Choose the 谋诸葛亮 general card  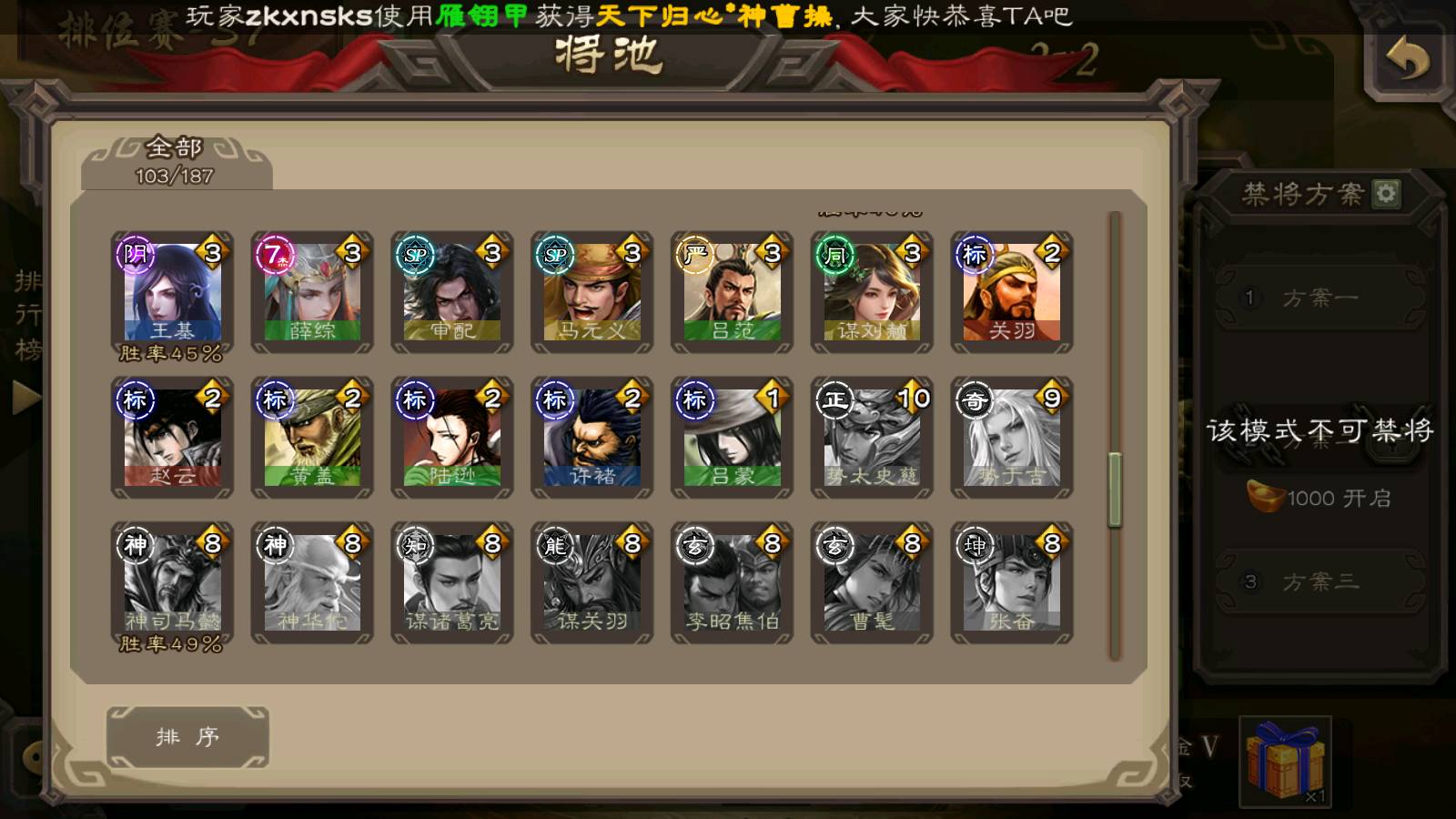[452, 584]
